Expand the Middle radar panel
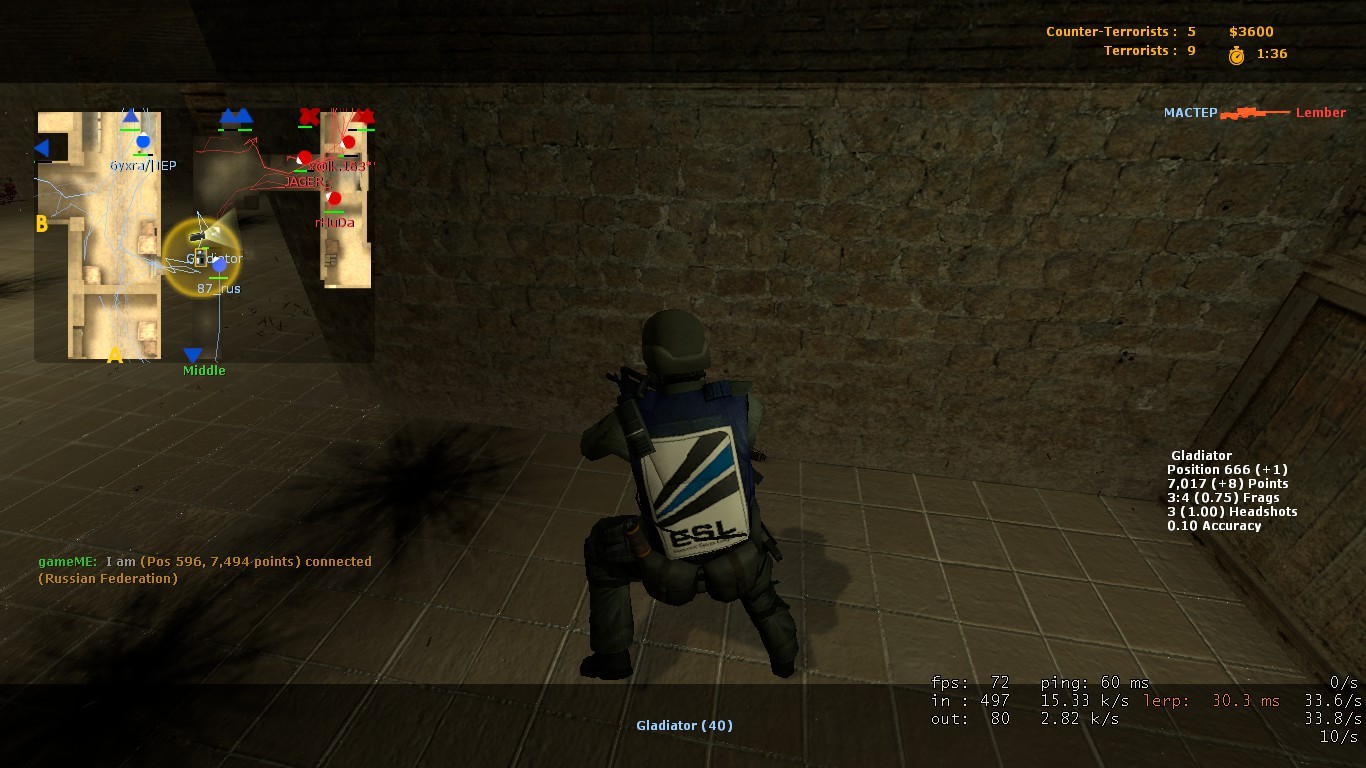 tap(204, 370)
